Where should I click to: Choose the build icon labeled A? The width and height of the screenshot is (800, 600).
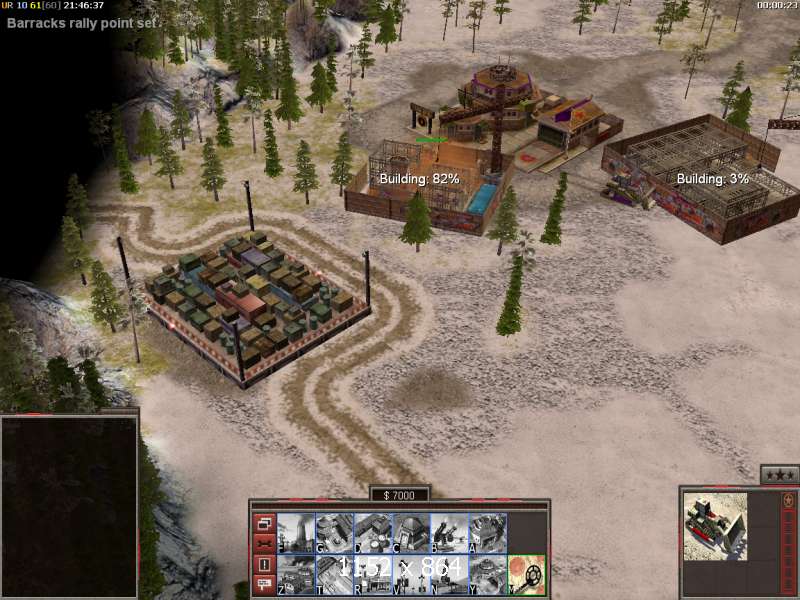tap(487, 533)
